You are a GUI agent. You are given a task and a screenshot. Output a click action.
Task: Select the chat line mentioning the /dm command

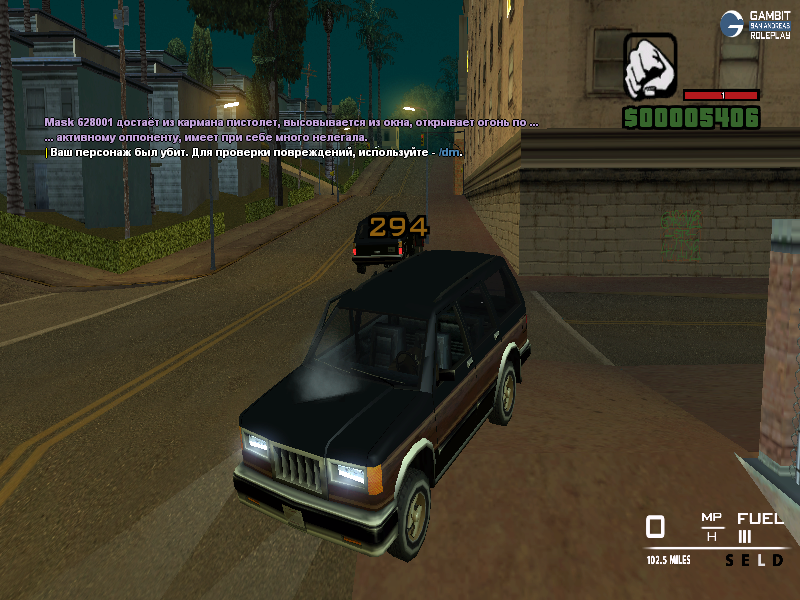(x=255, y=152)
